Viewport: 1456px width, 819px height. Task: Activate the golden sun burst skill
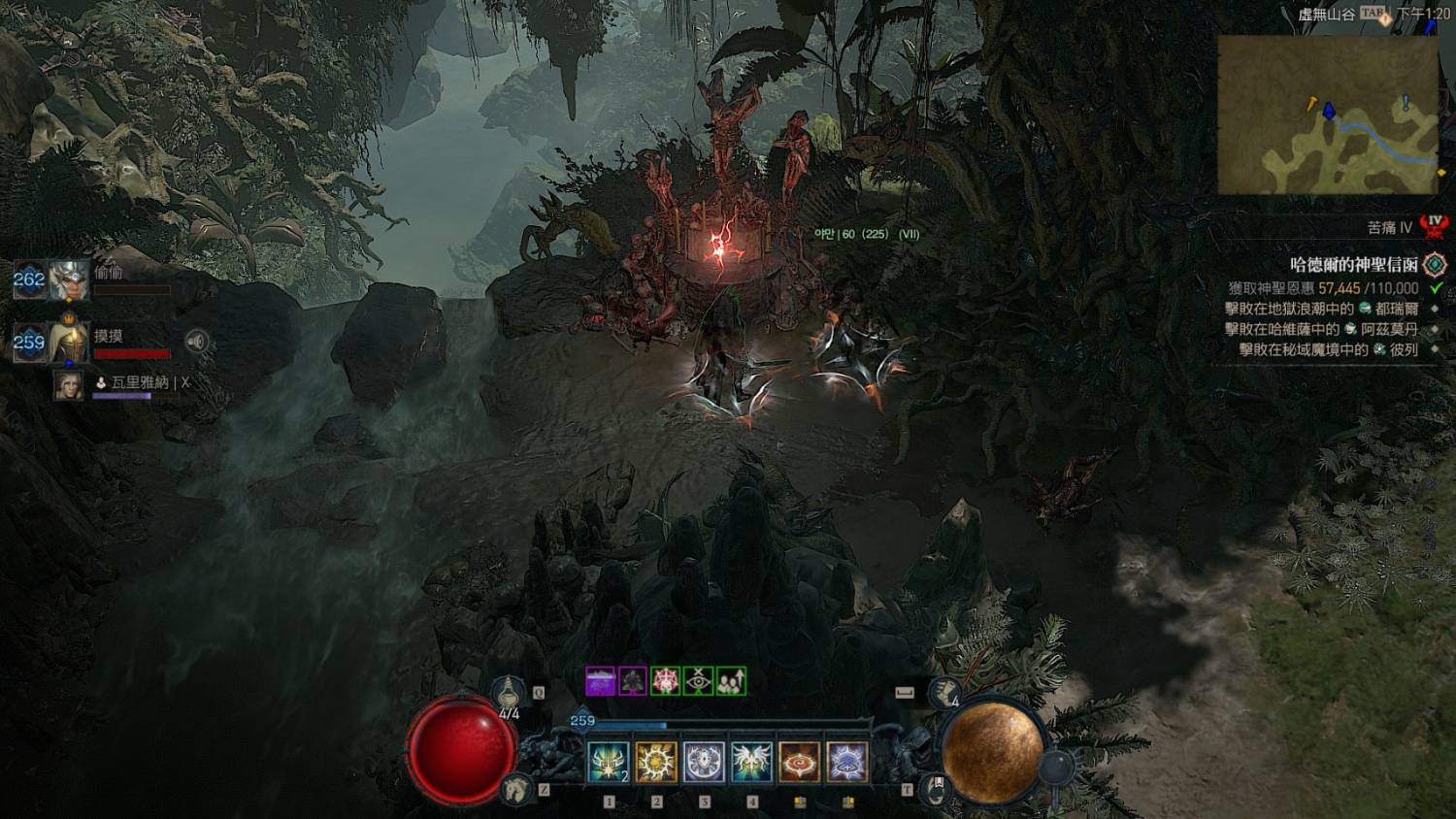click(x=656, y=763)
